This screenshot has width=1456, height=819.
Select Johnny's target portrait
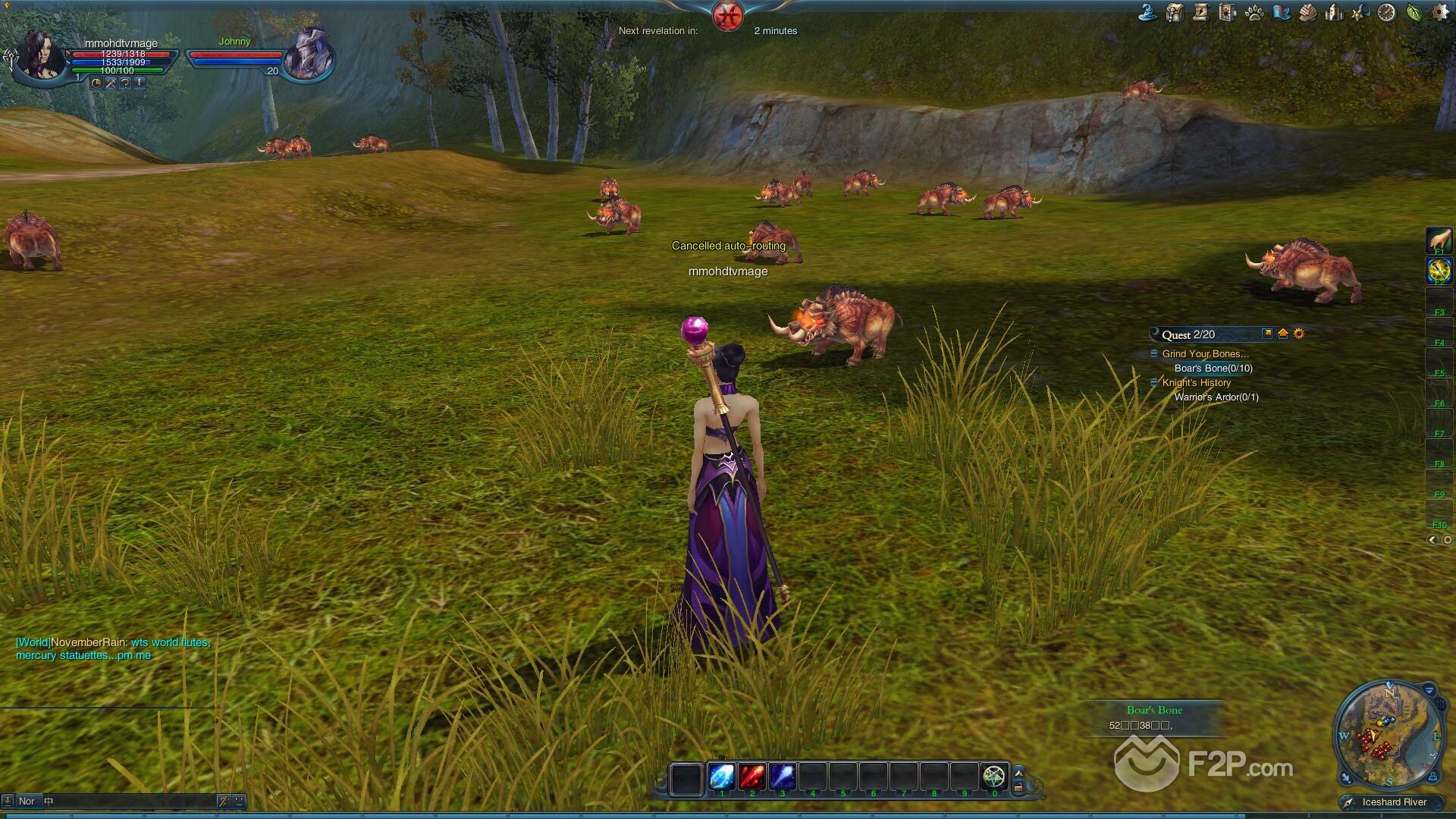pos(309,53)
